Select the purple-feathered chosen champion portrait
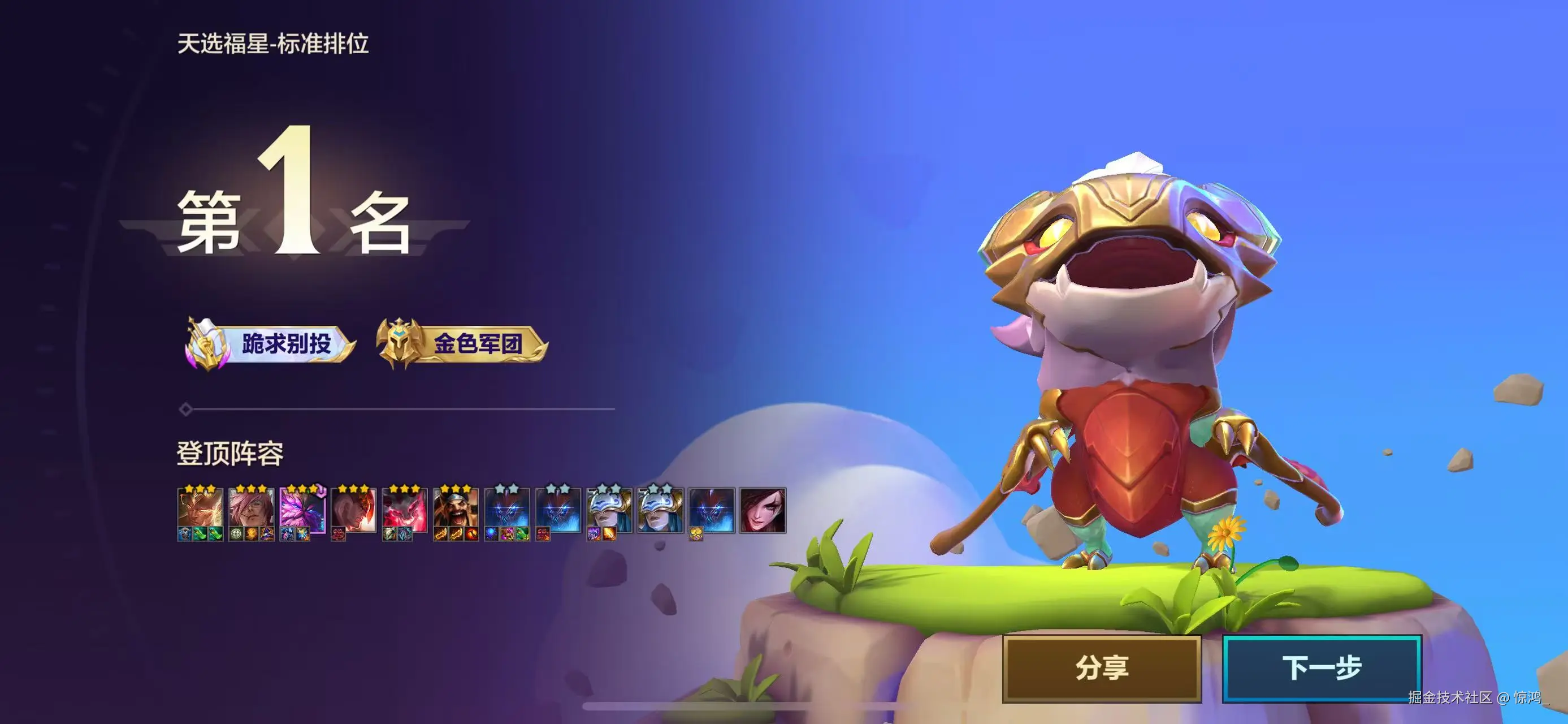The height and width of the screenshot is (724, 1568). 302,508
